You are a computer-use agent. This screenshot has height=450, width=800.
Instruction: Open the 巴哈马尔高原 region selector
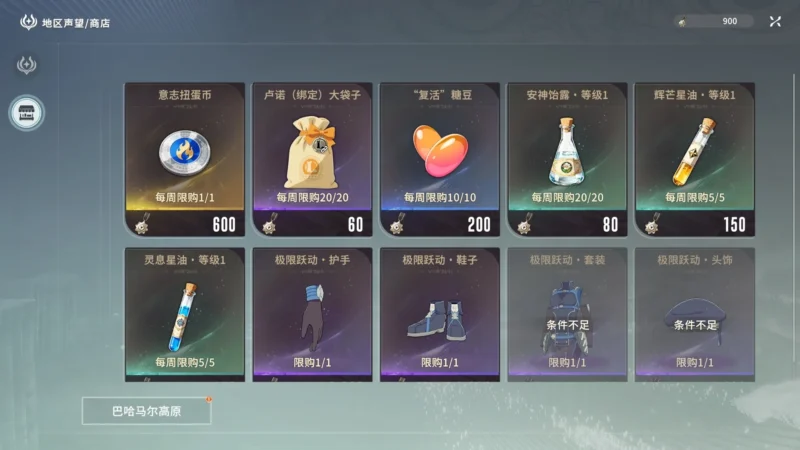pos(147,410)
